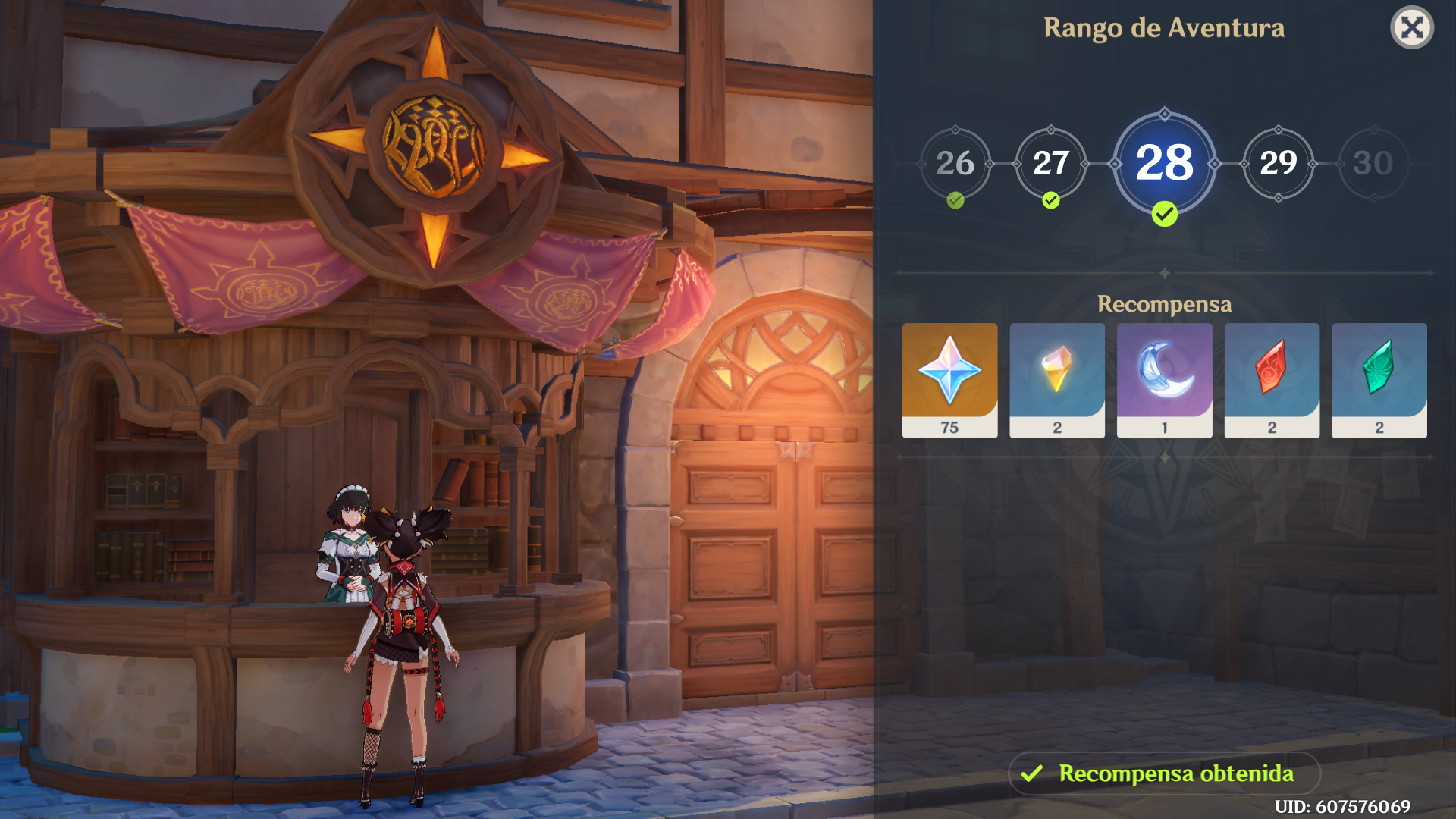This screenshot has width=1456, height=819.
Task: View the red crystal reward item
Action: (x=1272, y=380)
